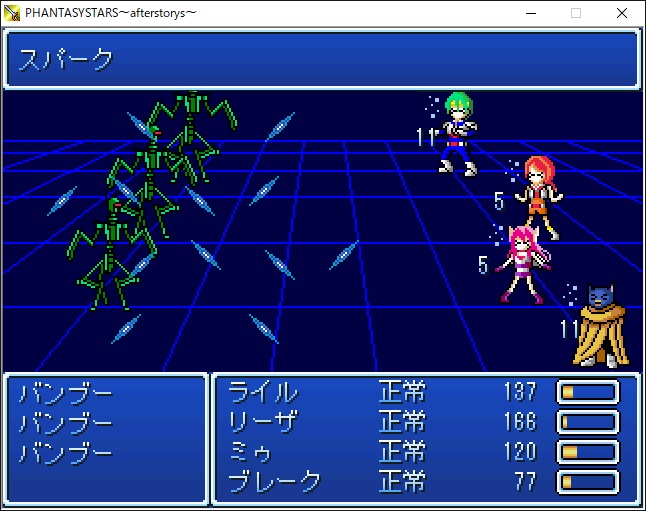Select party member ライル in status list
Viewport: 646px width, 511px height.
[x=263, y=392]
